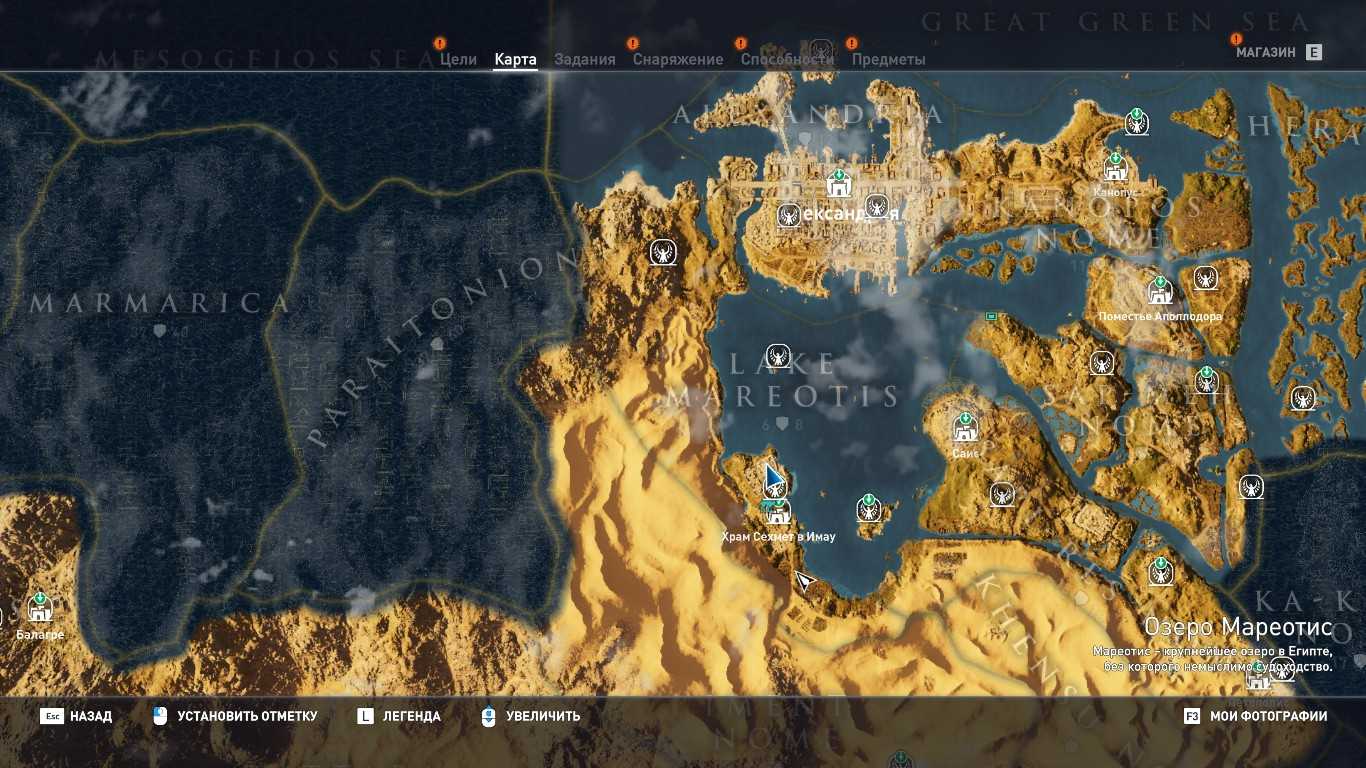Choose the Поместье Аполлодора fast travel point
The image size is (1366, 768).
[x=1160, y=292]
